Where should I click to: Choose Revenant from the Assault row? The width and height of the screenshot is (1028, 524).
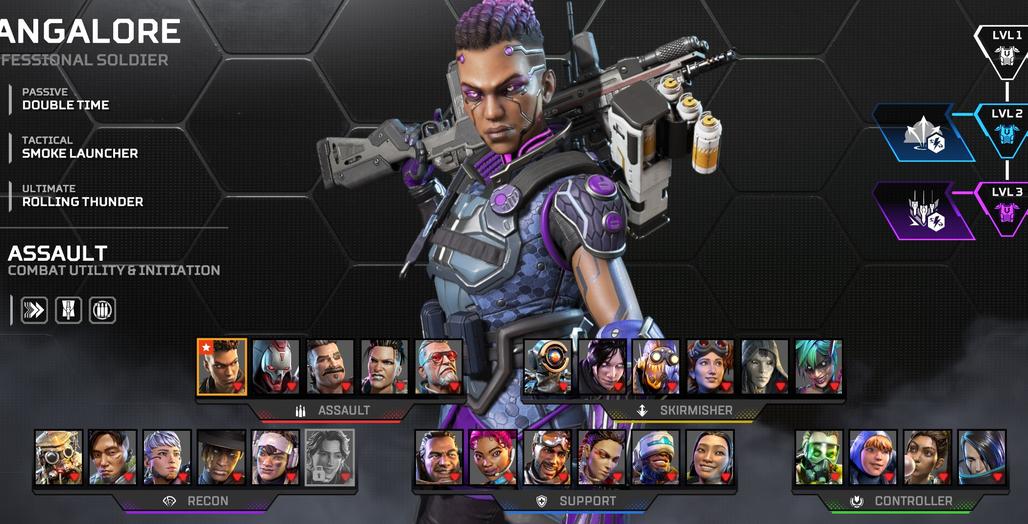click(x=276, y=366)
